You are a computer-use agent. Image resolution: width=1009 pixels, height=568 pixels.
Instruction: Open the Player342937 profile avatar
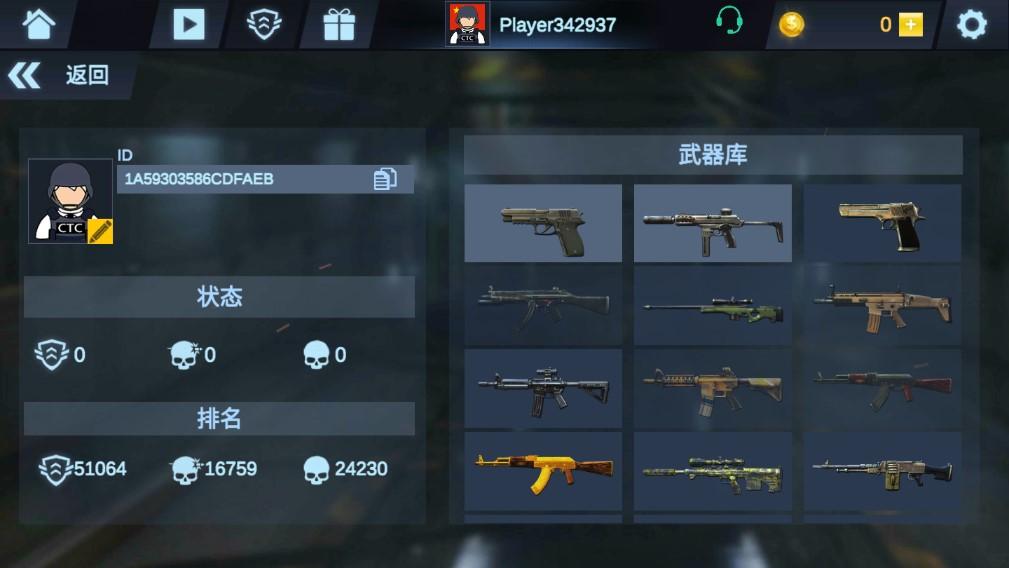point(467,24)
